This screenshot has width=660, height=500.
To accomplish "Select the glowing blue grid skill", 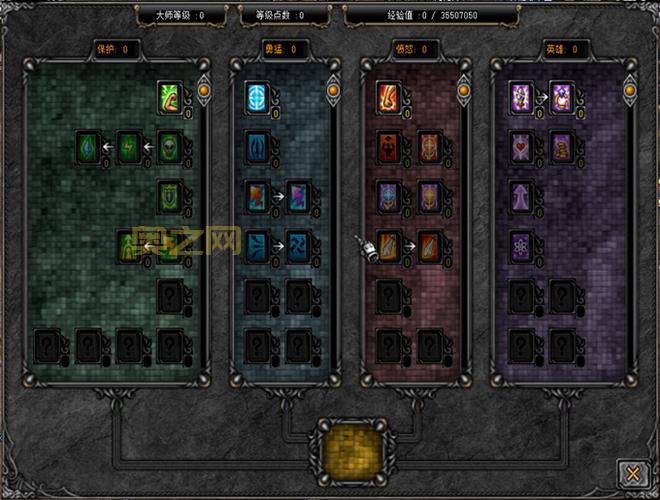I will tap(258, 98).
